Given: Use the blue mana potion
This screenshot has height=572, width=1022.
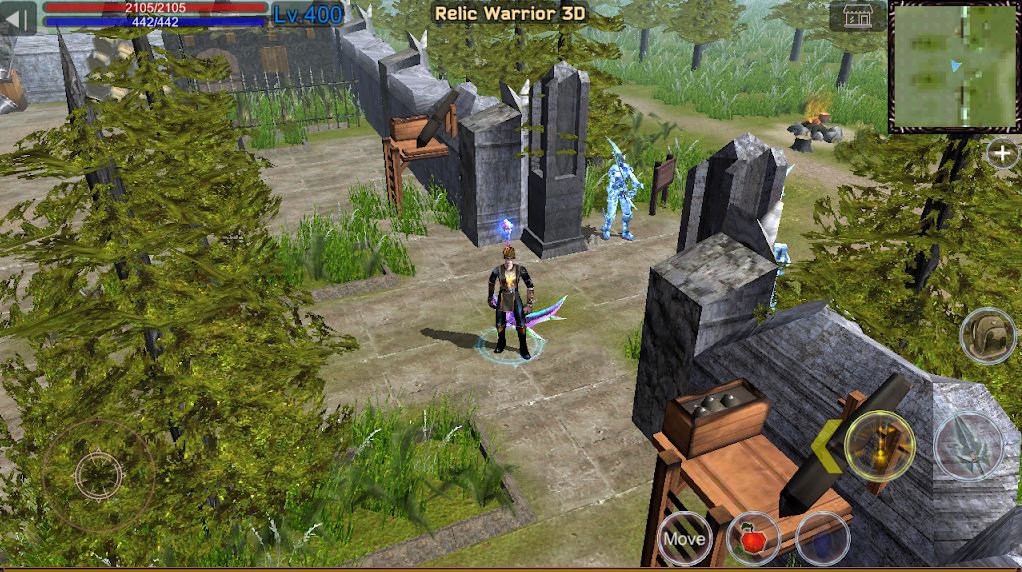Looking at the screenshot, I should pyautogui.click(x=822, y=539).
